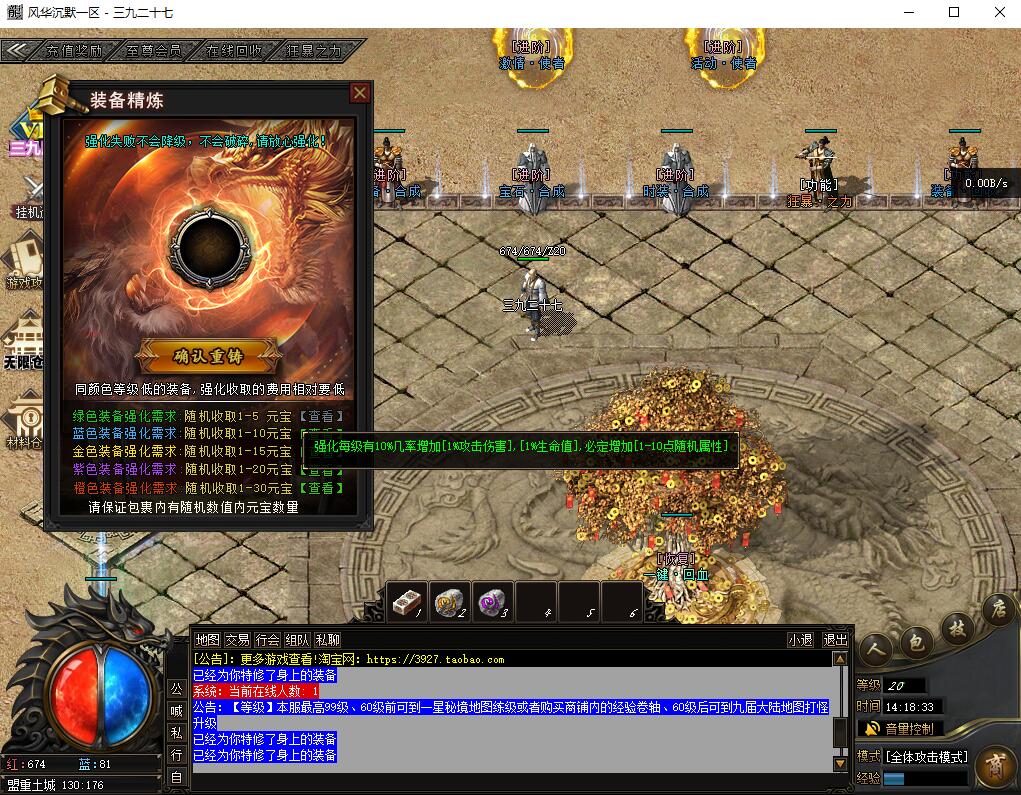
Task: Switch chat to 地图 map channel
Action: click(207, 640)
